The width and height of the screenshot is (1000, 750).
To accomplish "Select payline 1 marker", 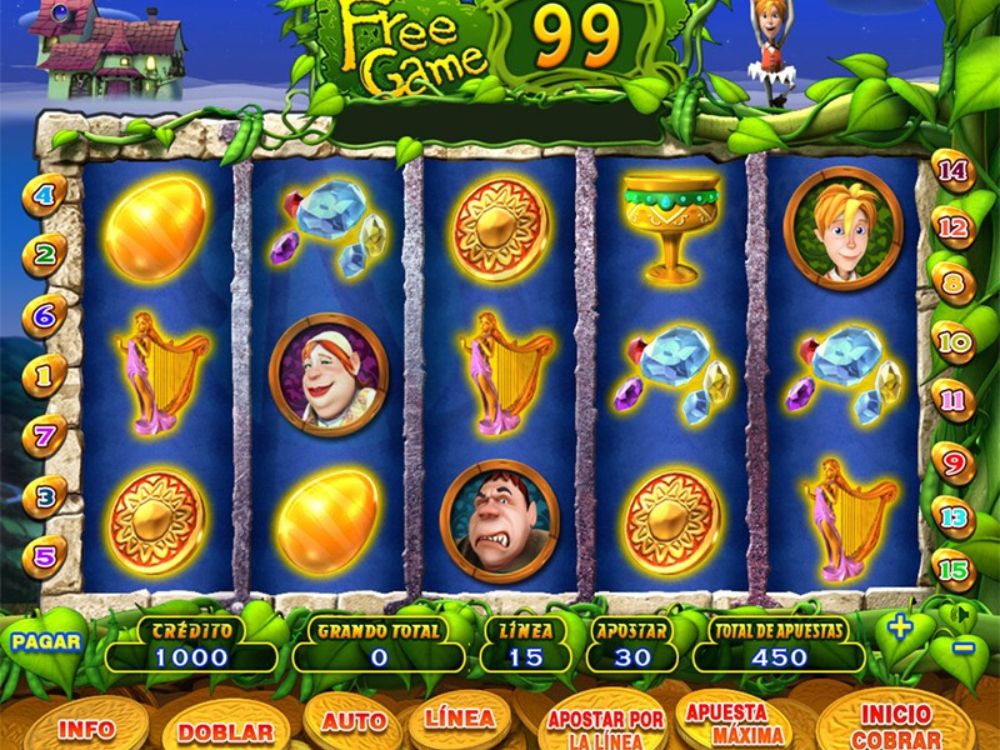I will [44, 376].
